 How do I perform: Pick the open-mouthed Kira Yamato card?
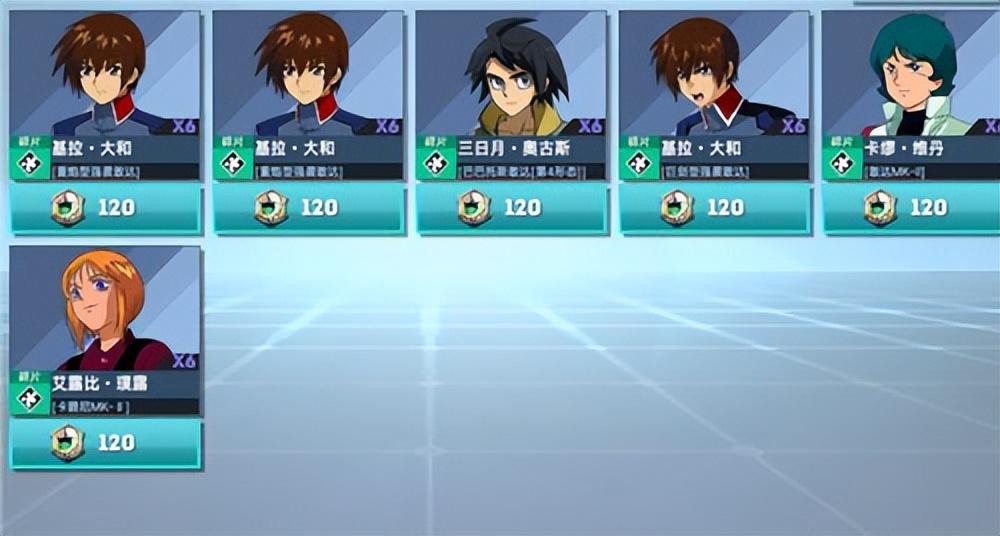point(713,95)
